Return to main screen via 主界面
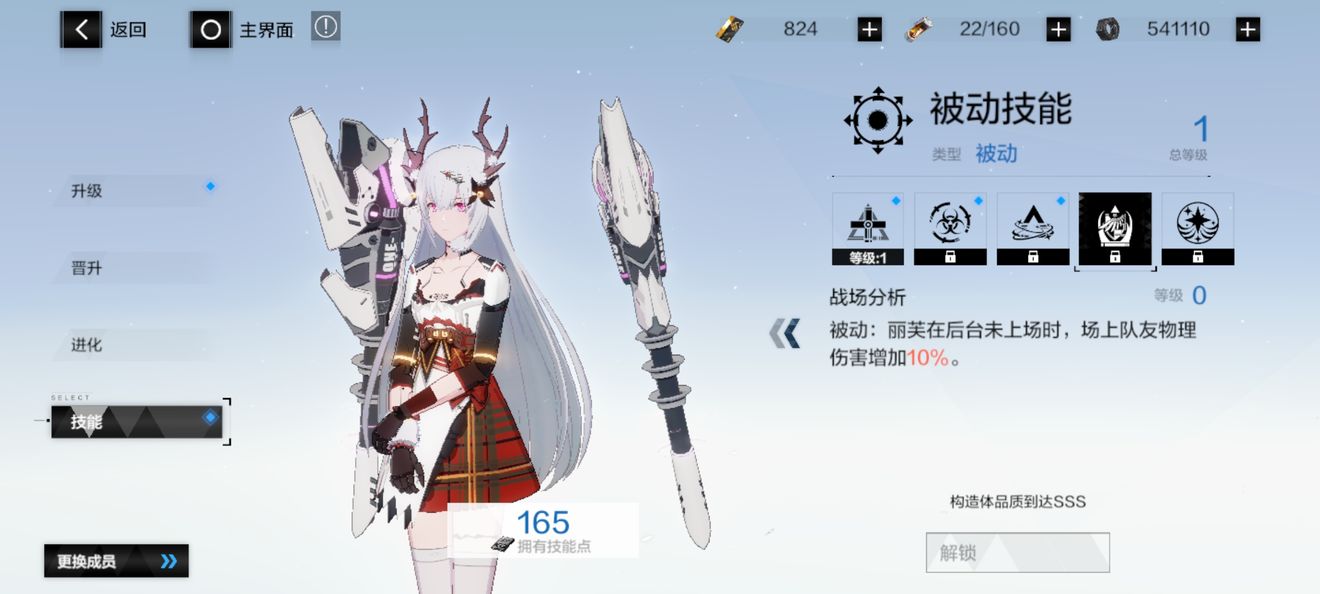Viewport: 1320px width, 594px height. coord(243,30)
